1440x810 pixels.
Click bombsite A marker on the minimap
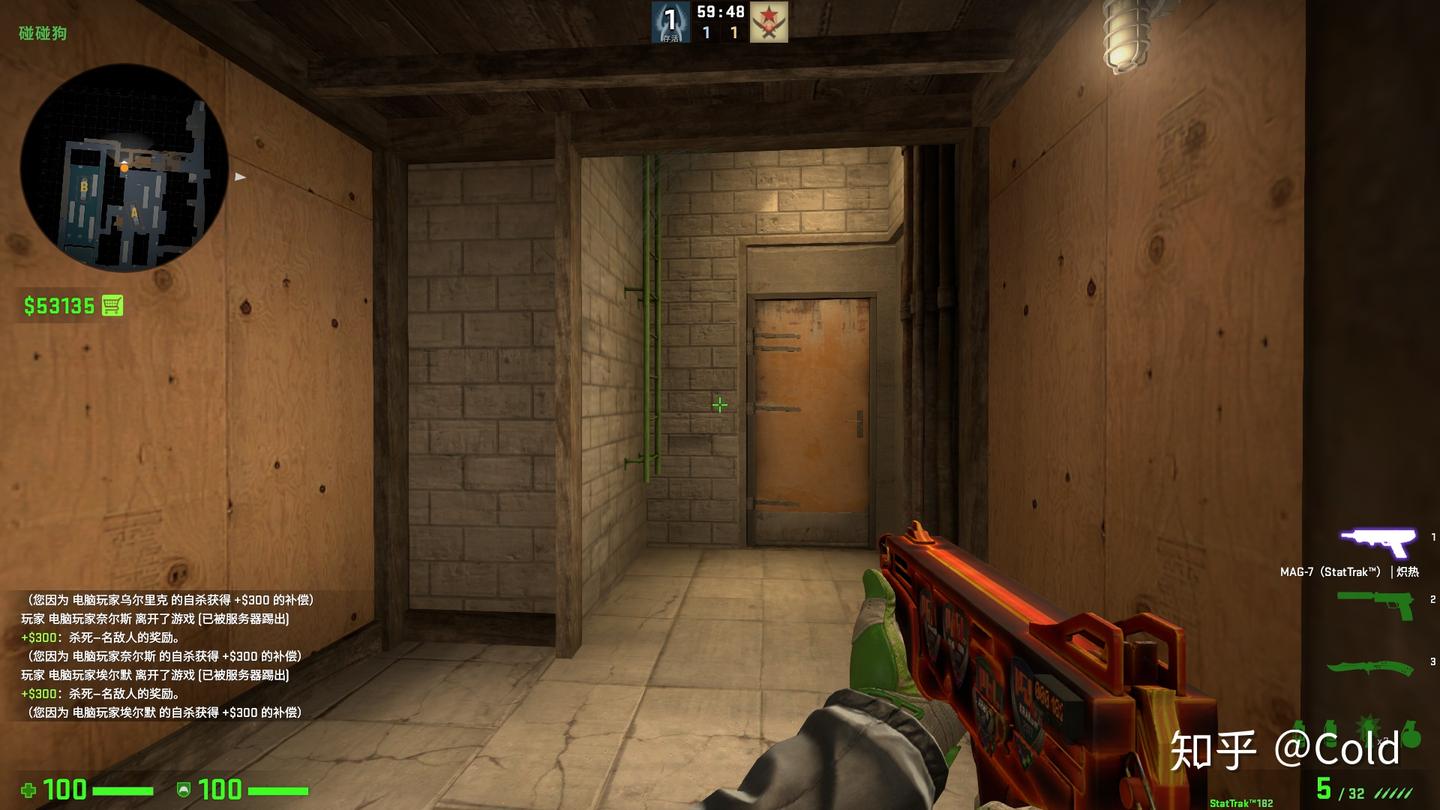click(x=133, y=213)
